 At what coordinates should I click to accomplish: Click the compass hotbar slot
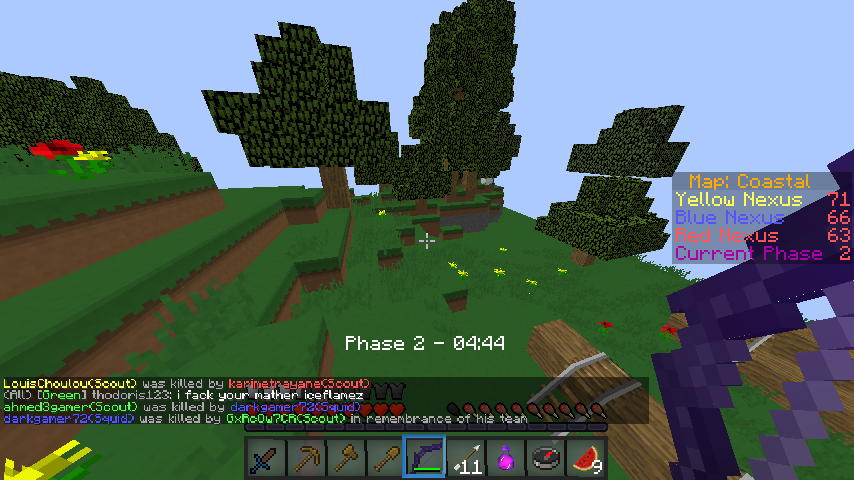click(545, 458)
